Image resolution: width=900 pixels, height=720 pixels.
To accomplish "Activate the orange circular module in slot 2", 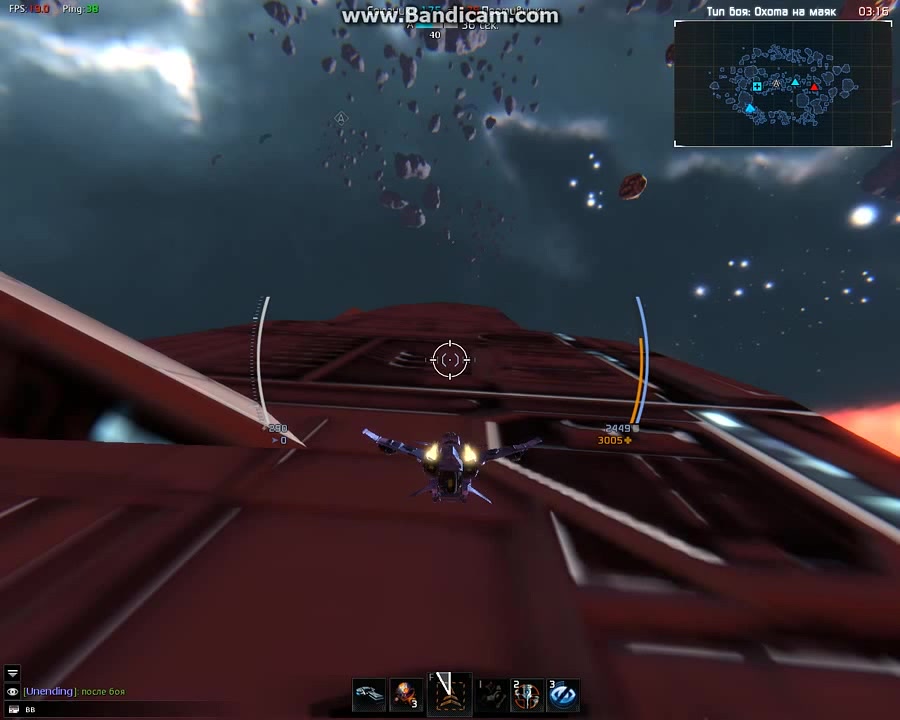I will click(527, 694).
